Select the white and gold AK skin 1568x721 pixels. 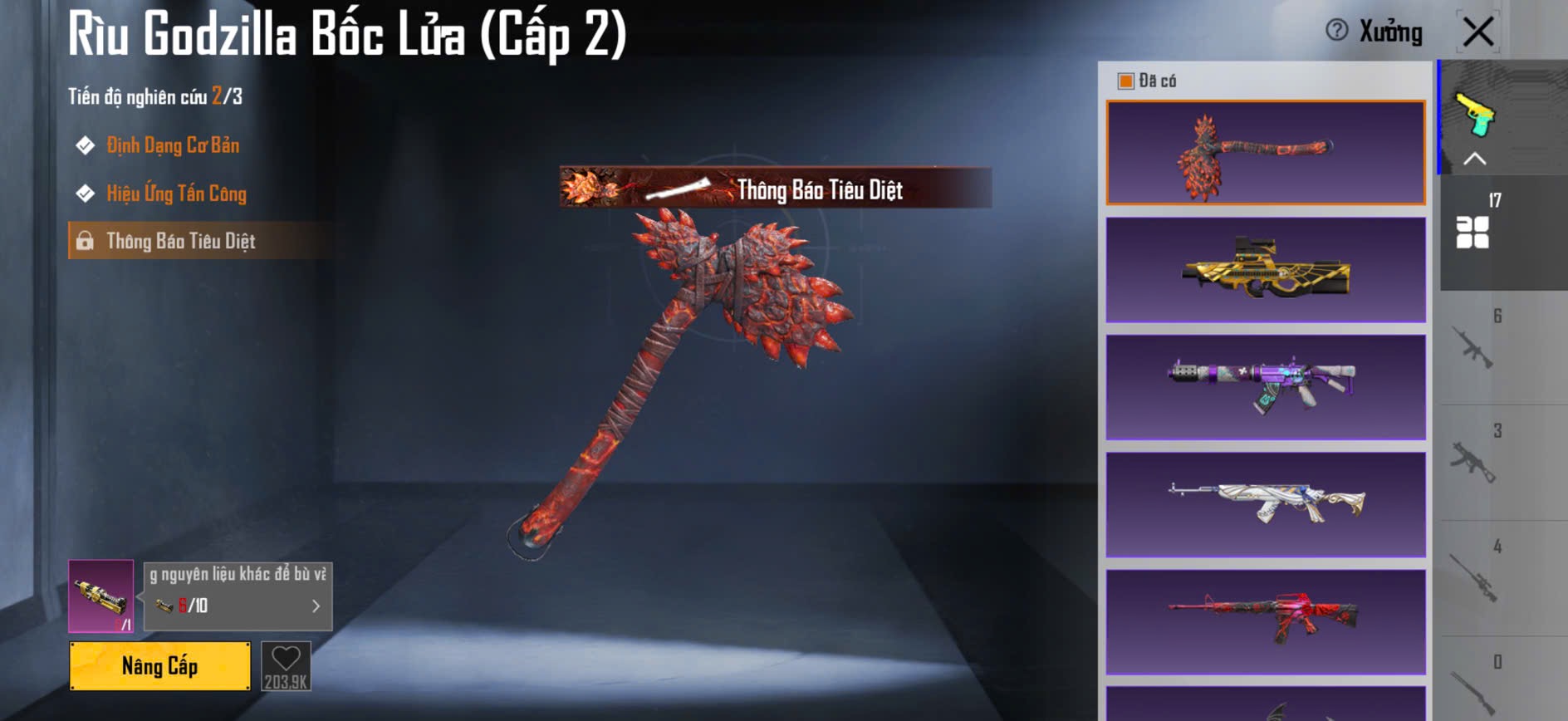[x=1265, y=504]
